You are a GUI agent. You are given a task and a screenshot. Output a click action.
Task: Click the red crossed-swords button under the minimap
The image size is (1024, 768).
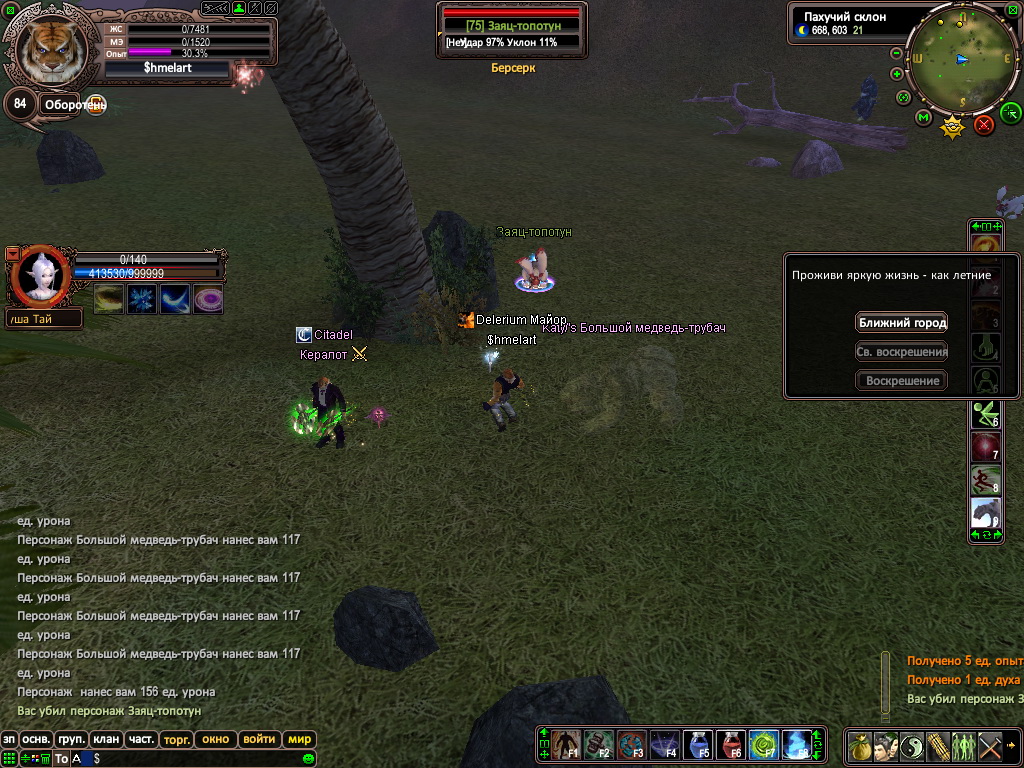tap(984, 125)
